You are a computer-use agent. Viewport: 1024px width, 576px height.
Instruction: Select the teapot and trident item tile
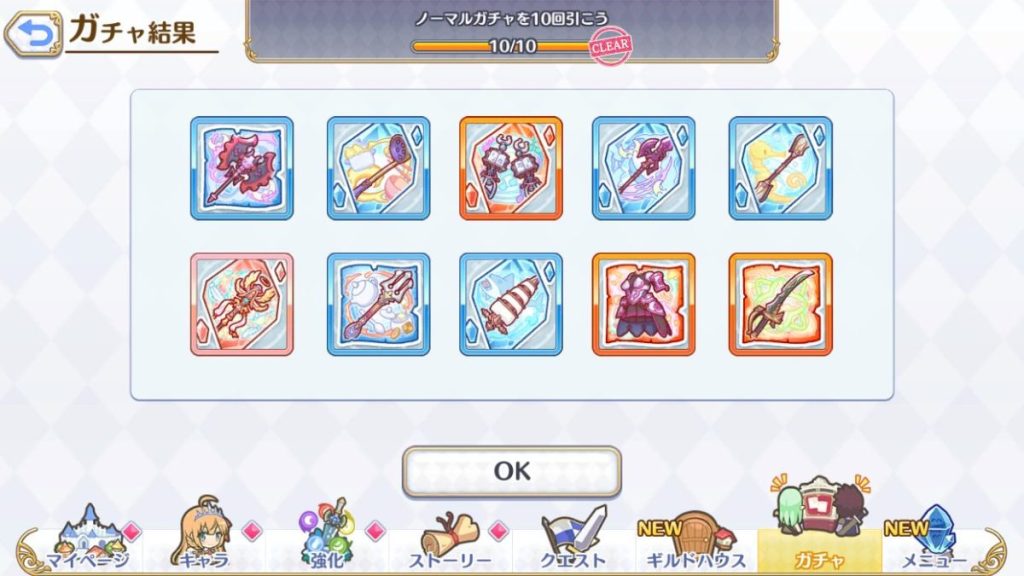(378, 304)
